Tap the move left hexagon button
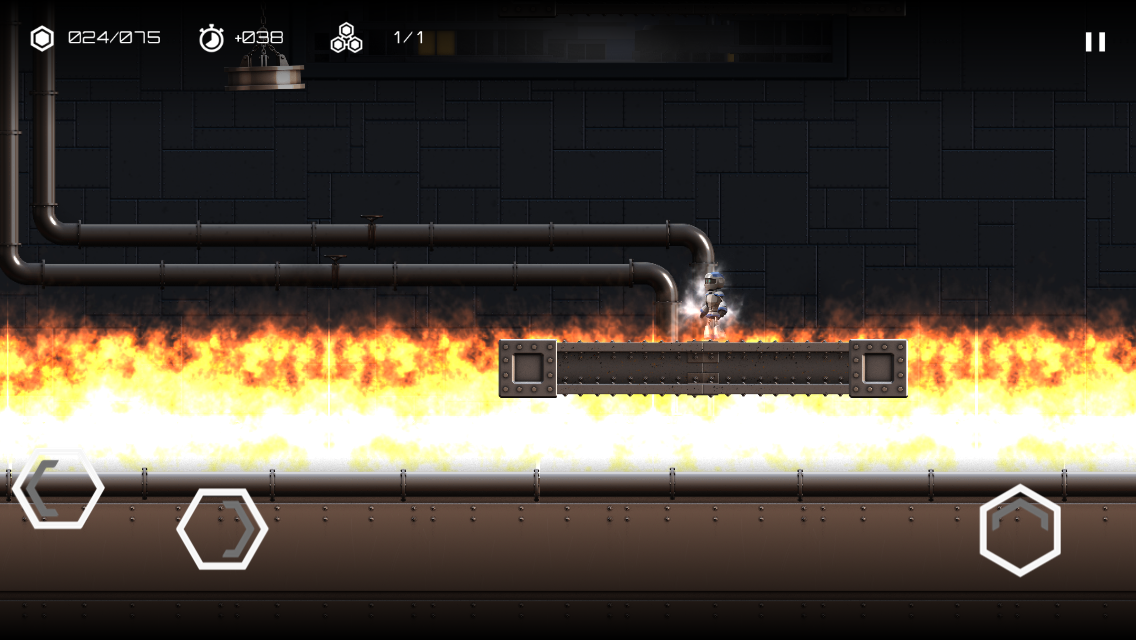Viewport: 1136px width, 640px height. [58, 489]
